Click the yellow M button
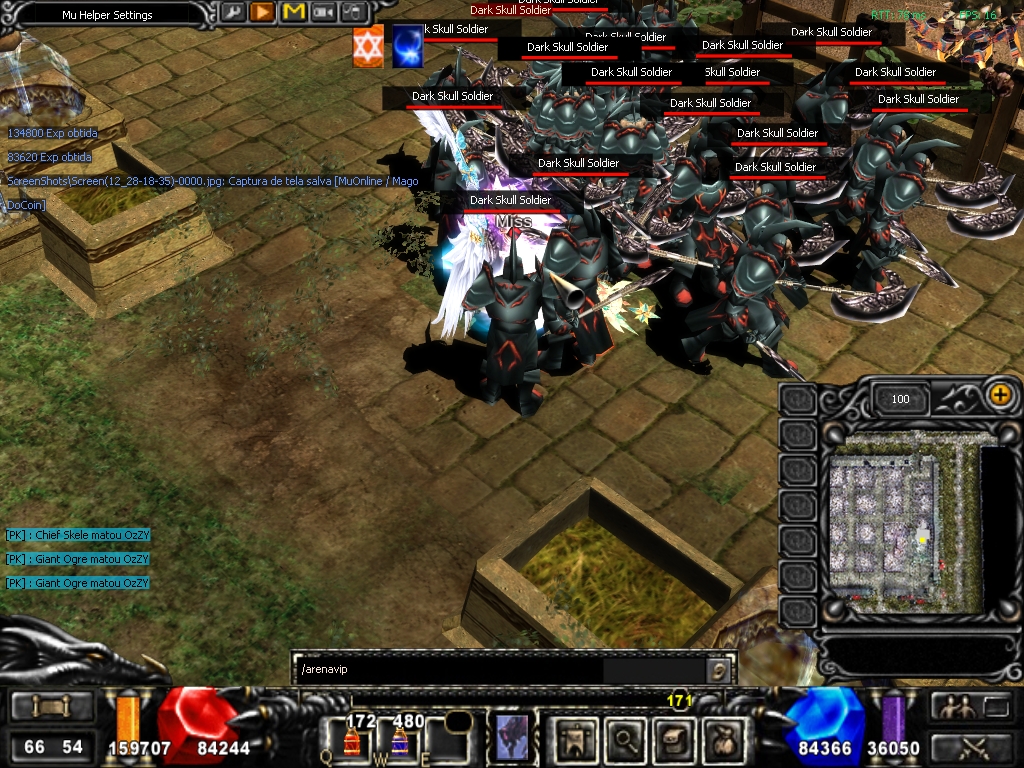1024x768 pixels. [x=293, y=13]
